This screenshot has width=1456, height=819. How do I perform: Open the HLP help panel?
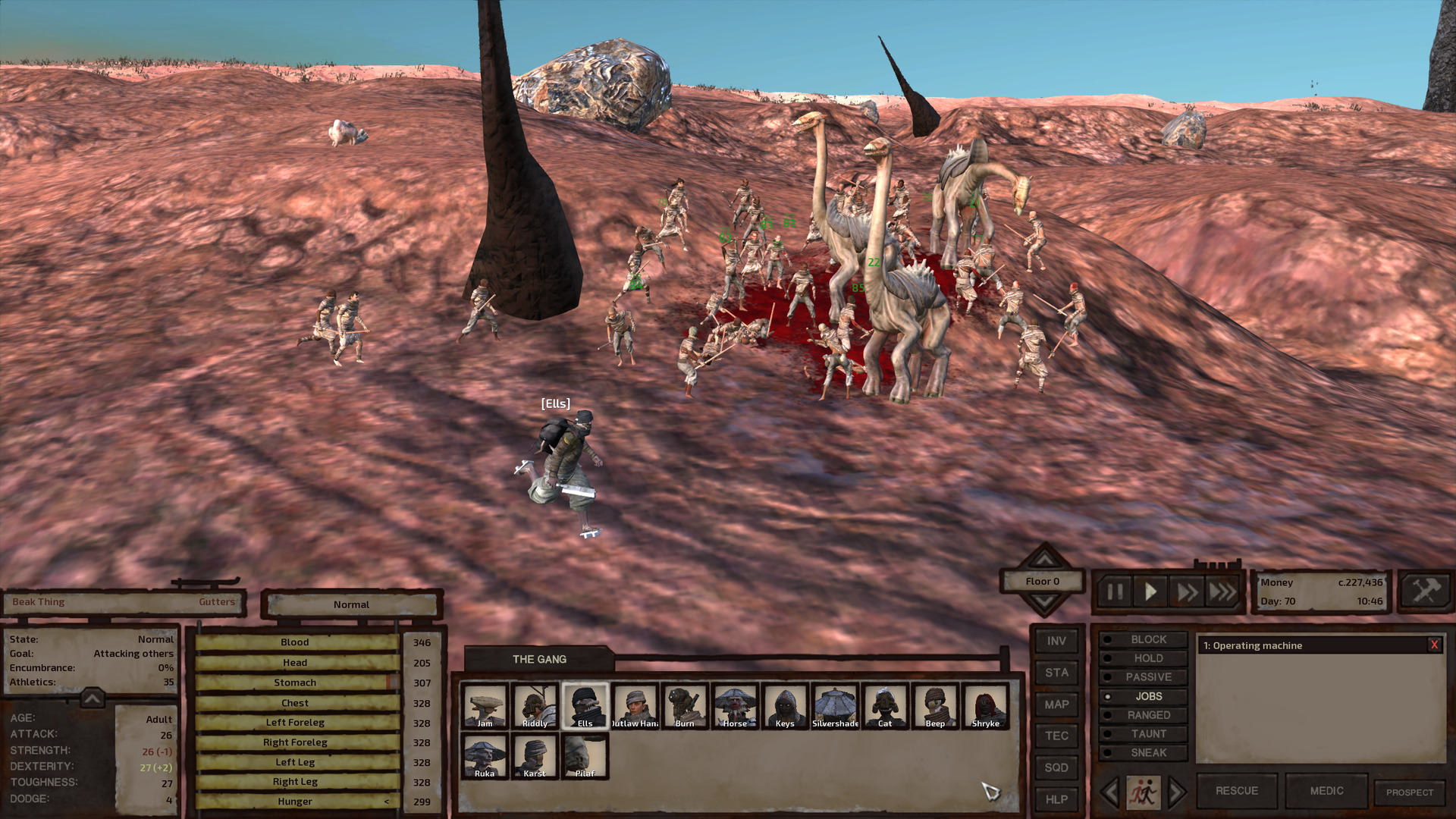1056,799
